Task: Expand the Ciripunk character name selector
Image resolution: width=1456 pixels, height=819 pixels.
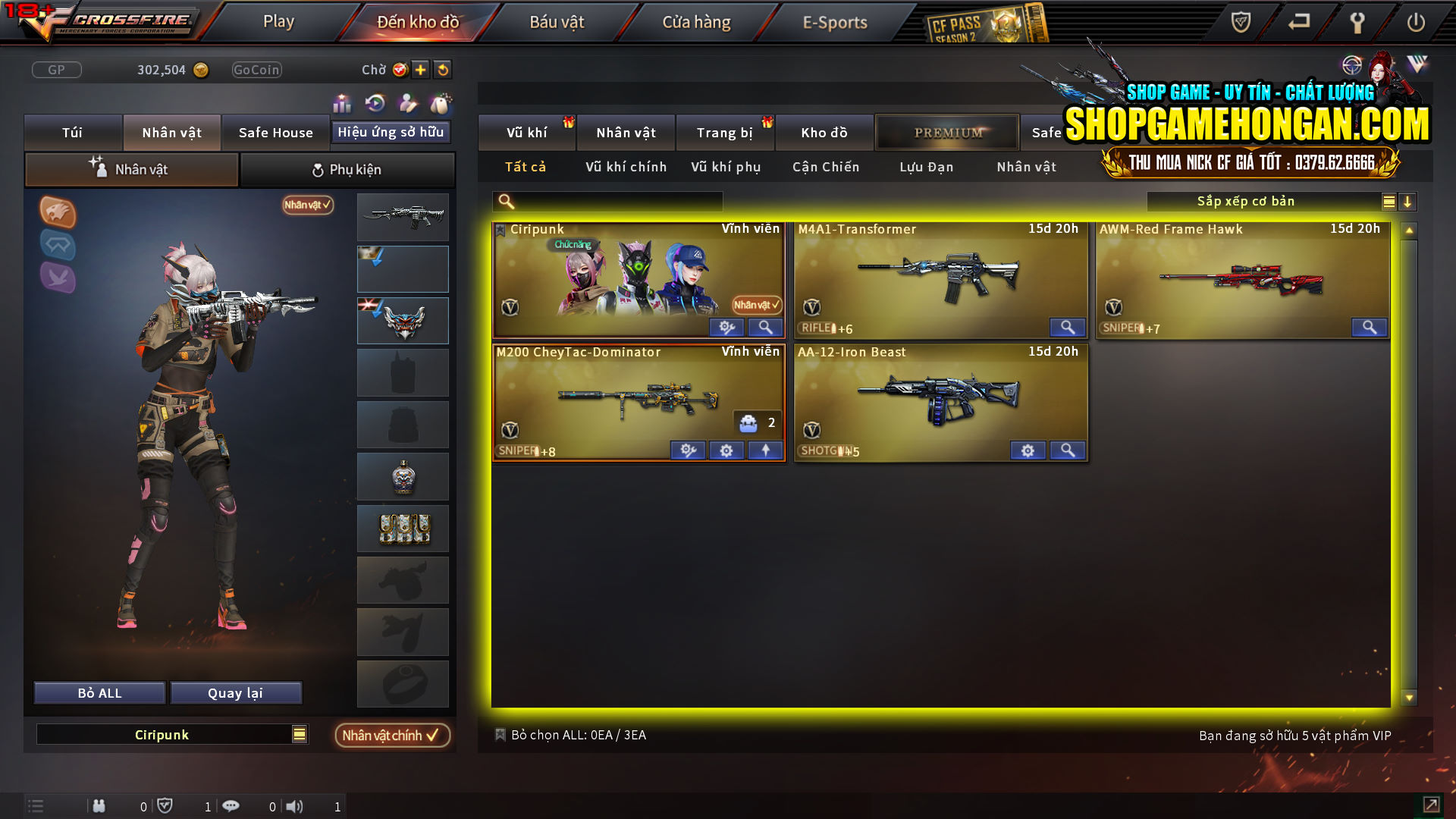Action: click(x=299, y=734)
